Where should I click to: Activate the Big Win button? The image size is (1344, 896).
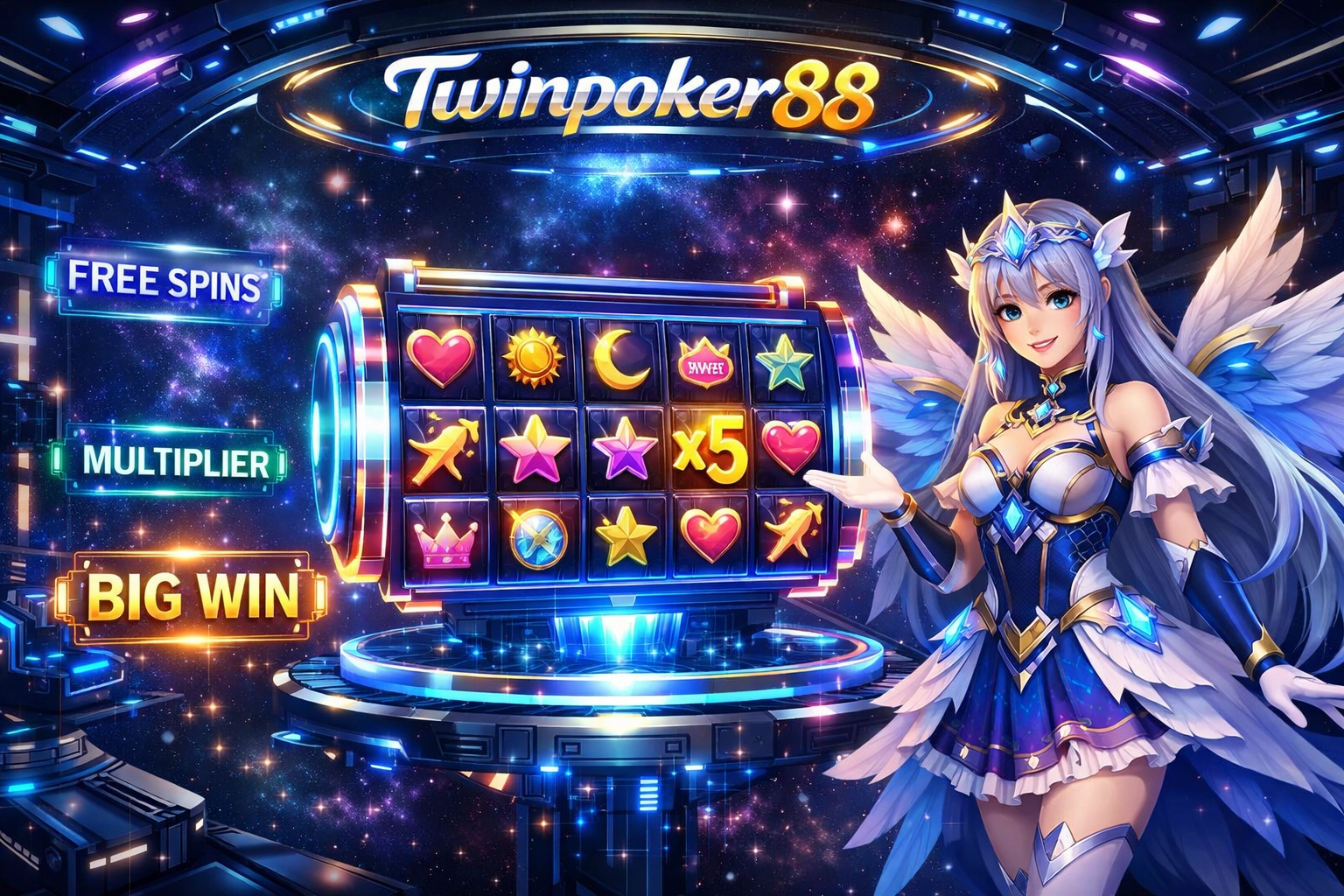point(192,595)
